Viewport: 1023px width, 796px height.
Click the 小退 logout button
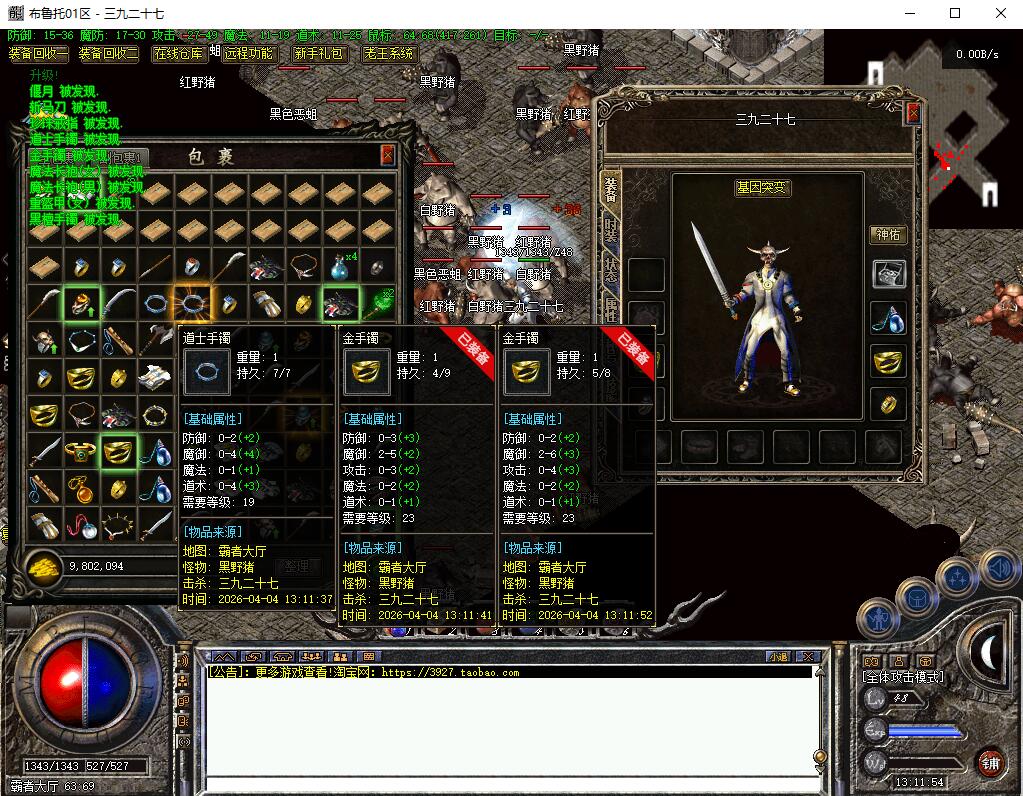click(778, 657)
